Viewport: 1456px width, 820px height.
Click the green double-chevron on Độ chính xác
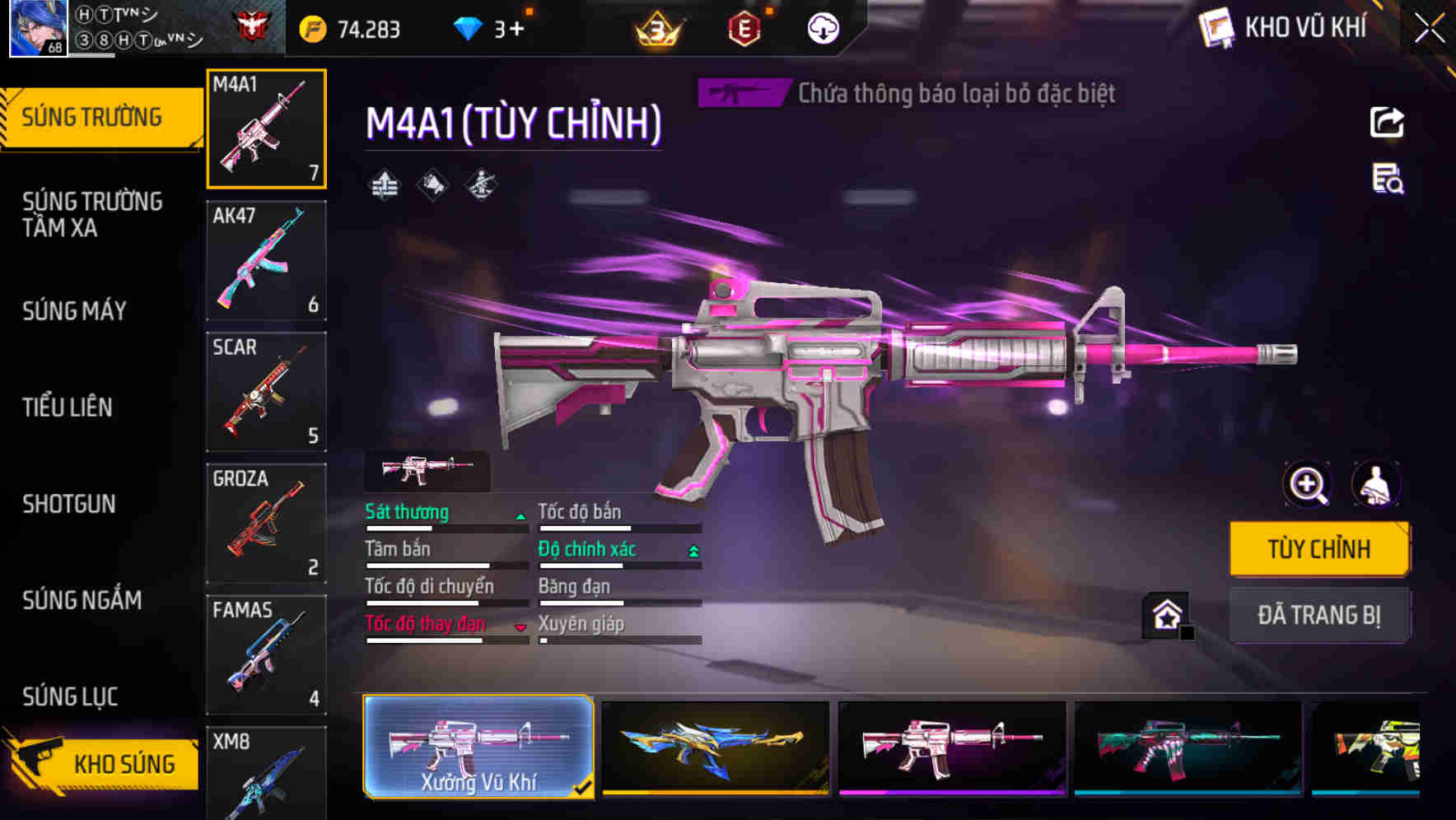point(692,549)
